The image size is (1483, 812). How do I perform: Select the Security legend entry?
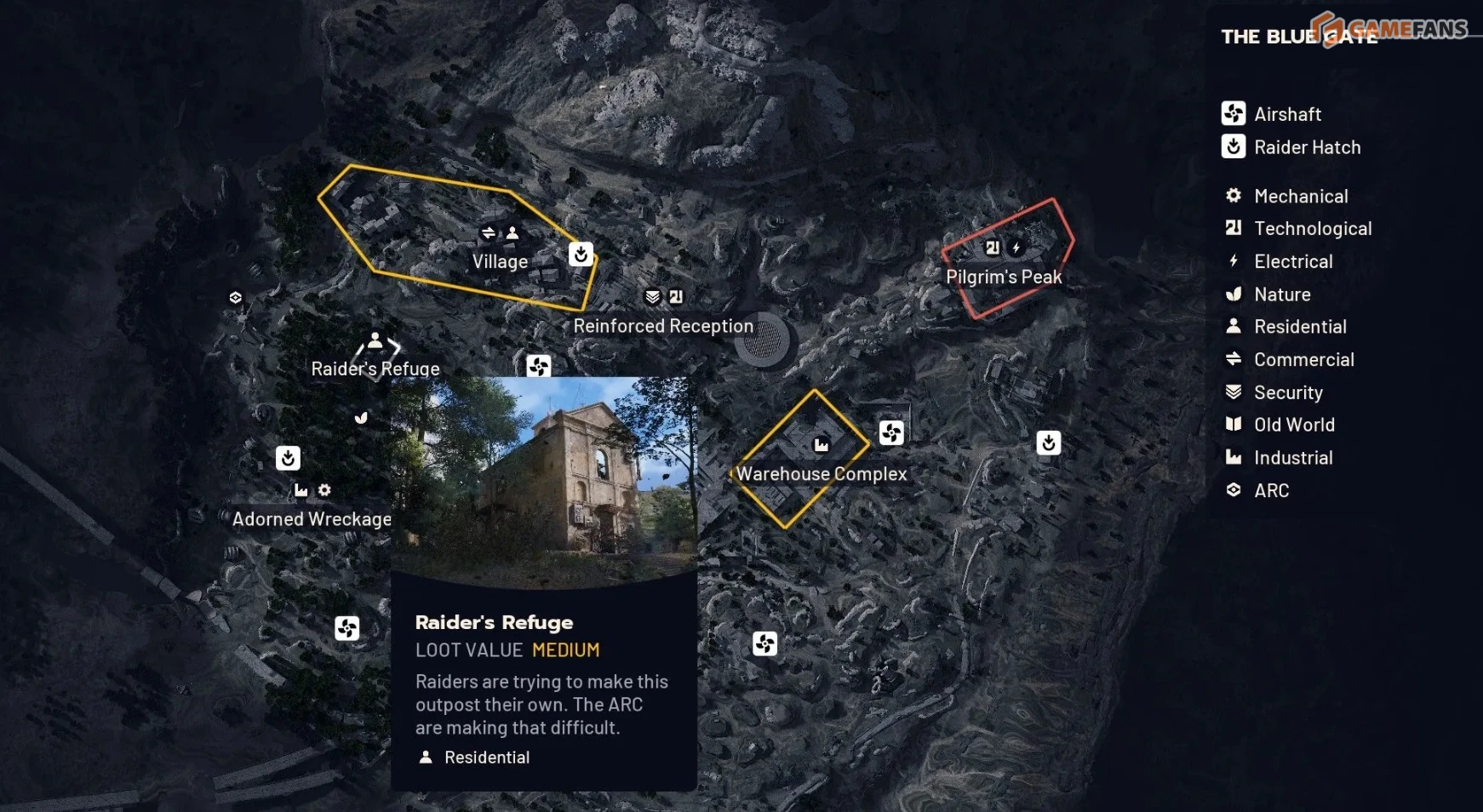pos(1287,392)
